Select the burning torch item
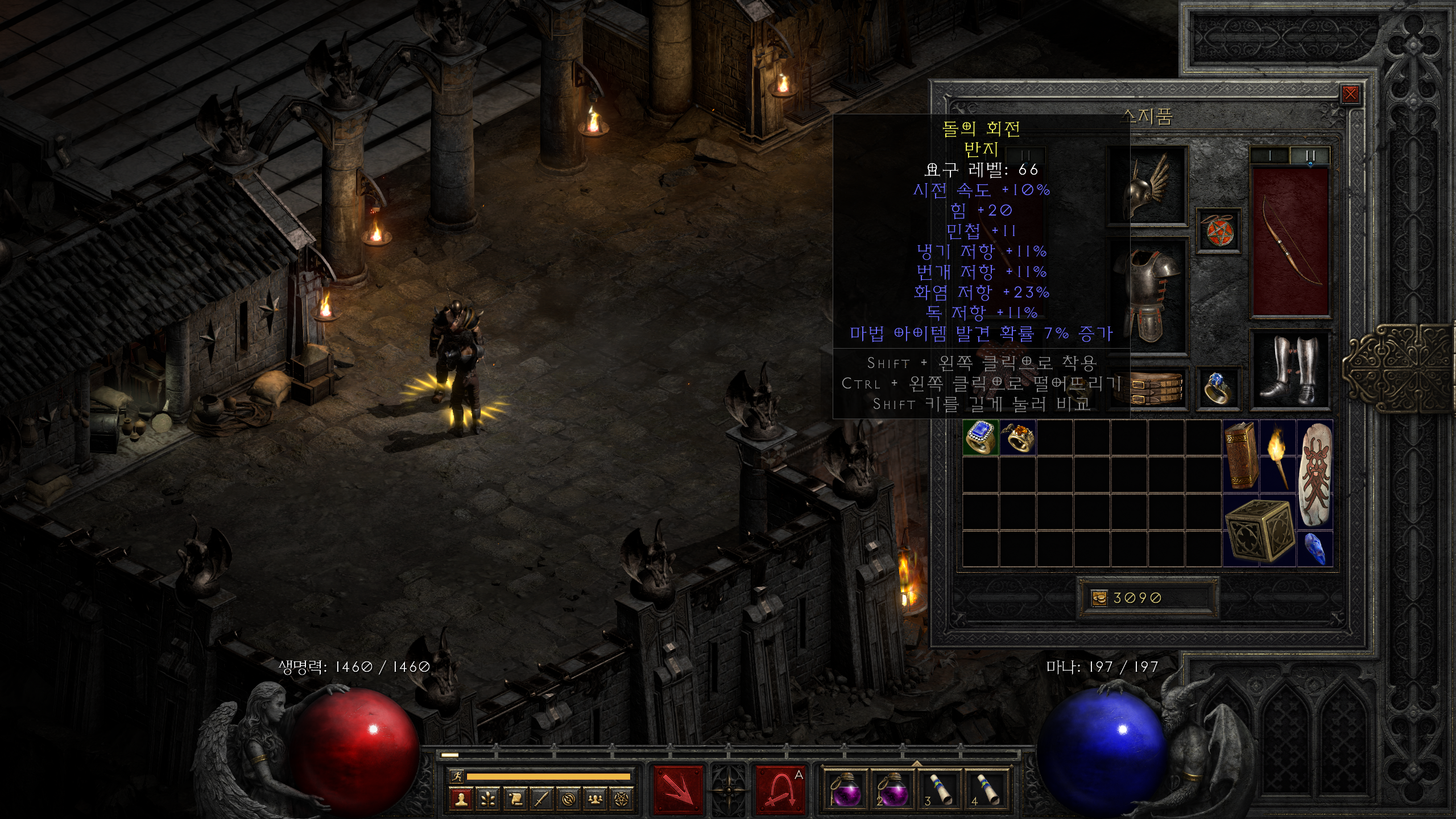Viewport: 1456px width, 819px height. (1277, 455)
